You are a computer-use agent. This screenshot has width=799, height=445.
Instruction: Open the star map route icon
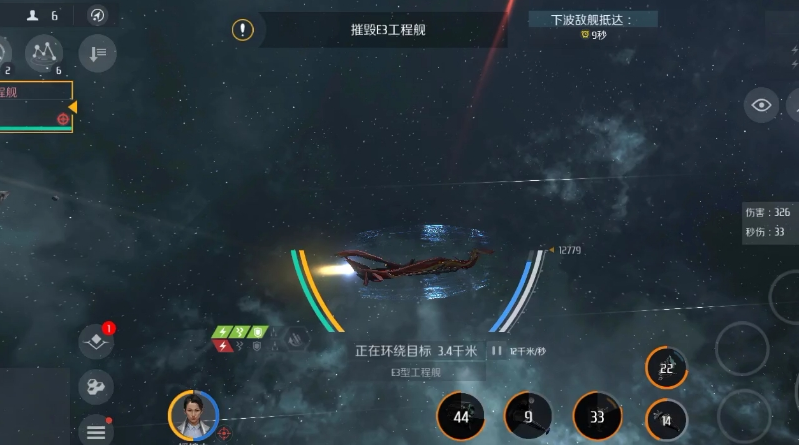click(43, 52)
